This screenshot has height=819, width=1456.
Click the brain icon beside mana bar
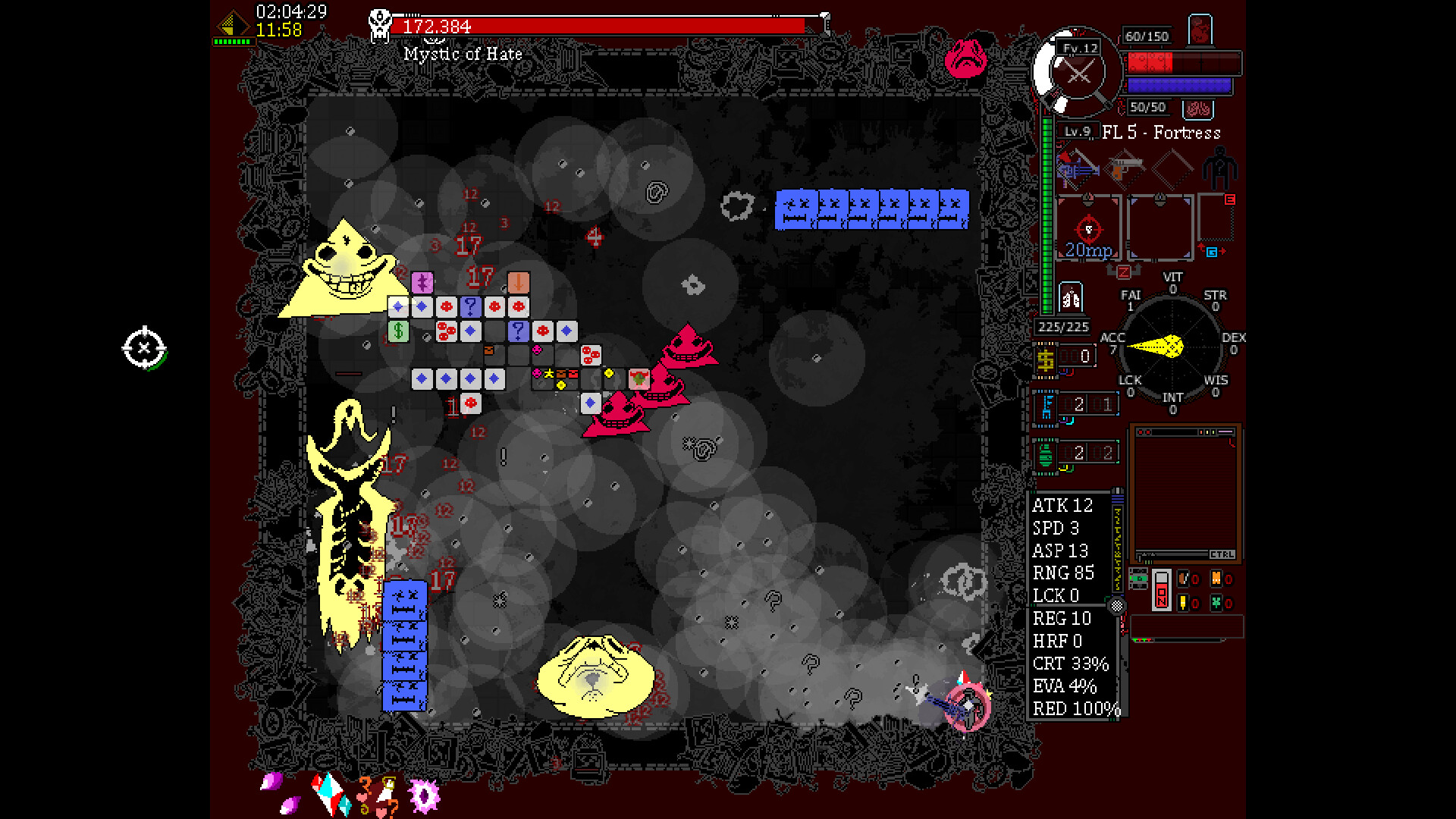click(1198, 109)
